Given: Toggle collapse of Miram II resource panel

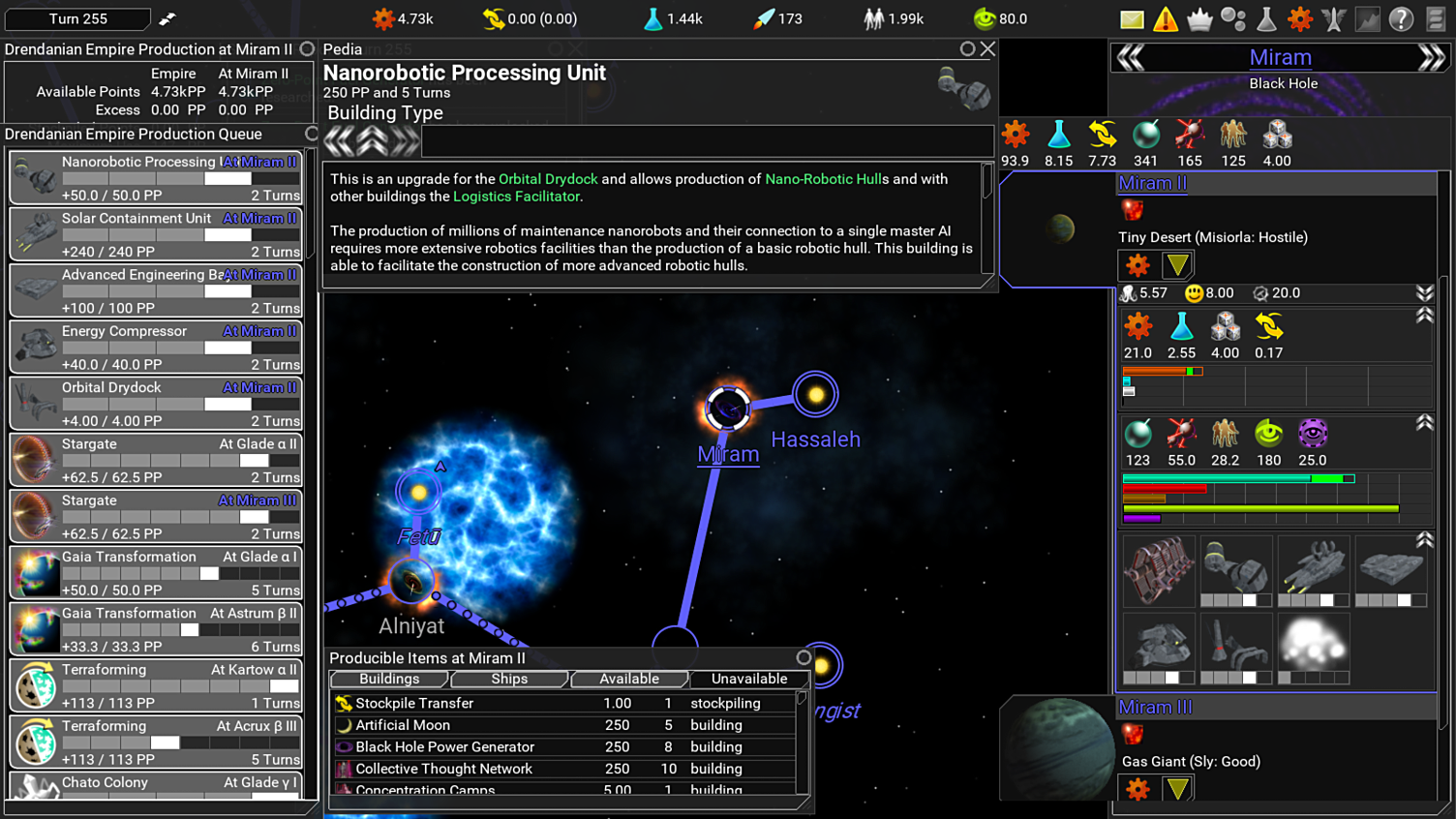Looking at the screenshot, I should [1426, 317].
